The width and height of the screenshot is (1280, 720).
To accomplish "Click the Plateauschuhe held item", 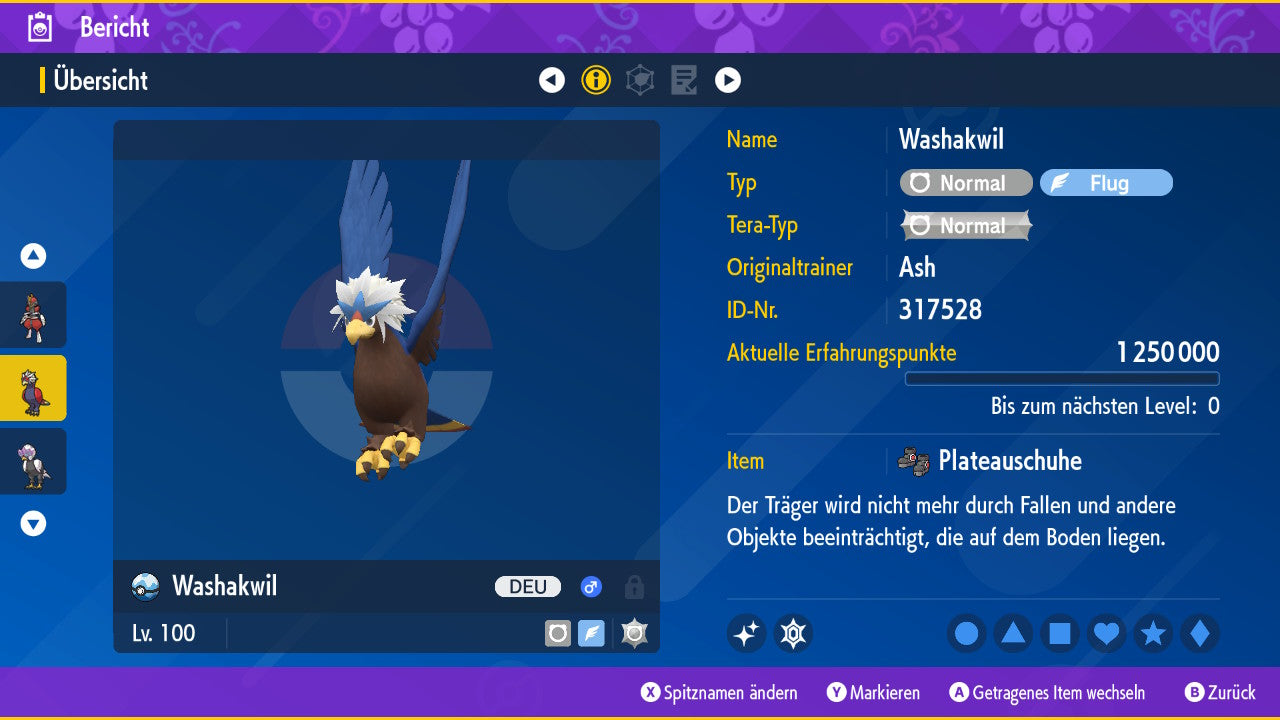I will click(1008, 461).
